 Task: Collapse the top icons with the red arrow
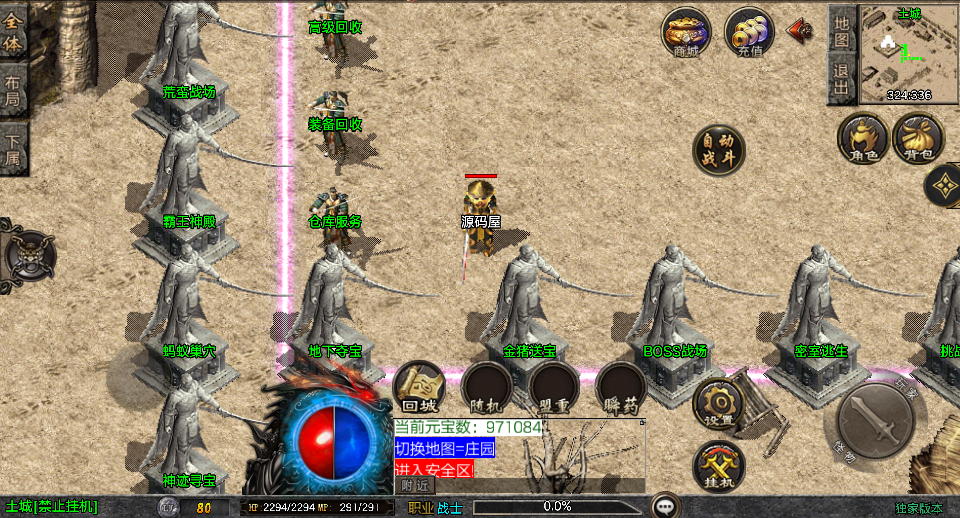click(x=799, y=30)
